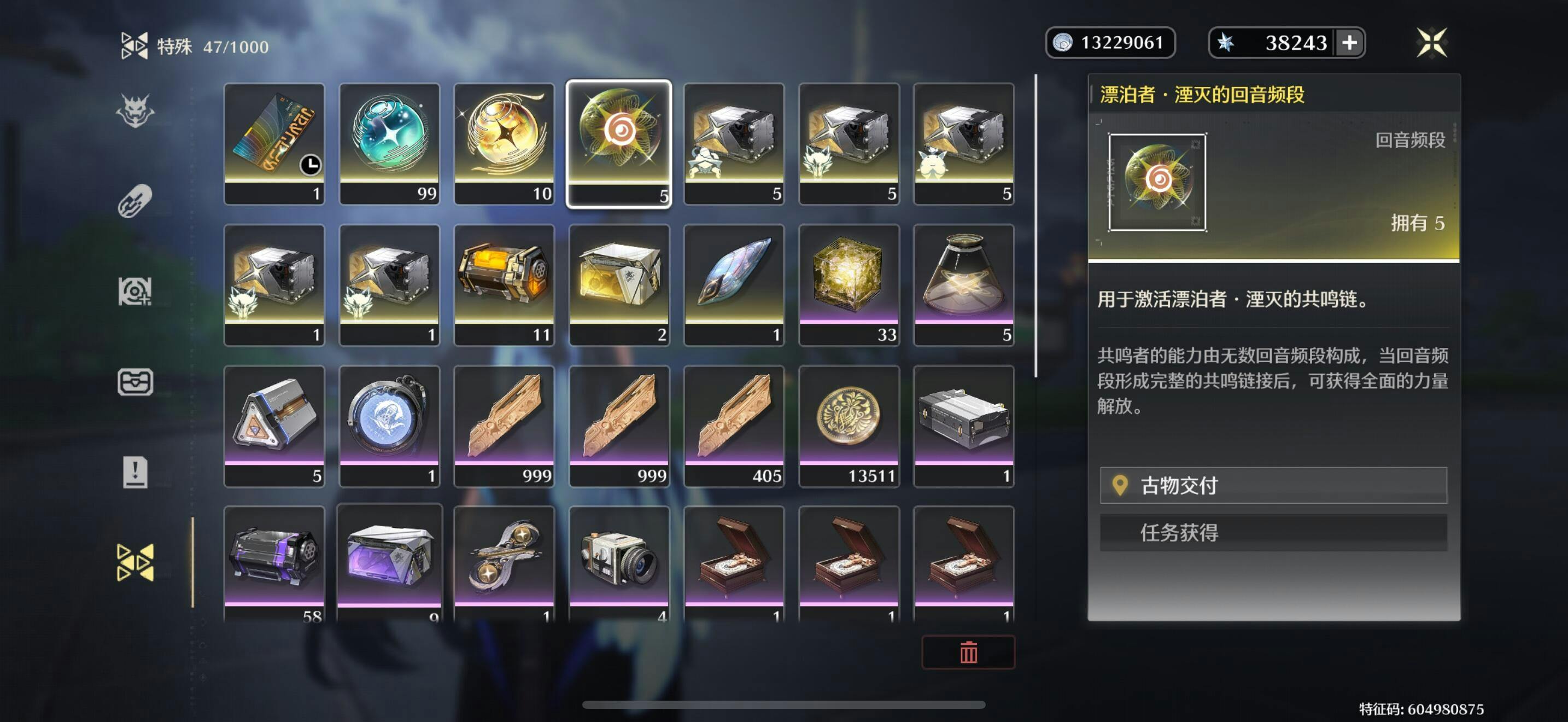The width and height of the screenshot is (1568, 722).
Task: Switch to the exclamation mark document tab
Action: click(134, 472)
